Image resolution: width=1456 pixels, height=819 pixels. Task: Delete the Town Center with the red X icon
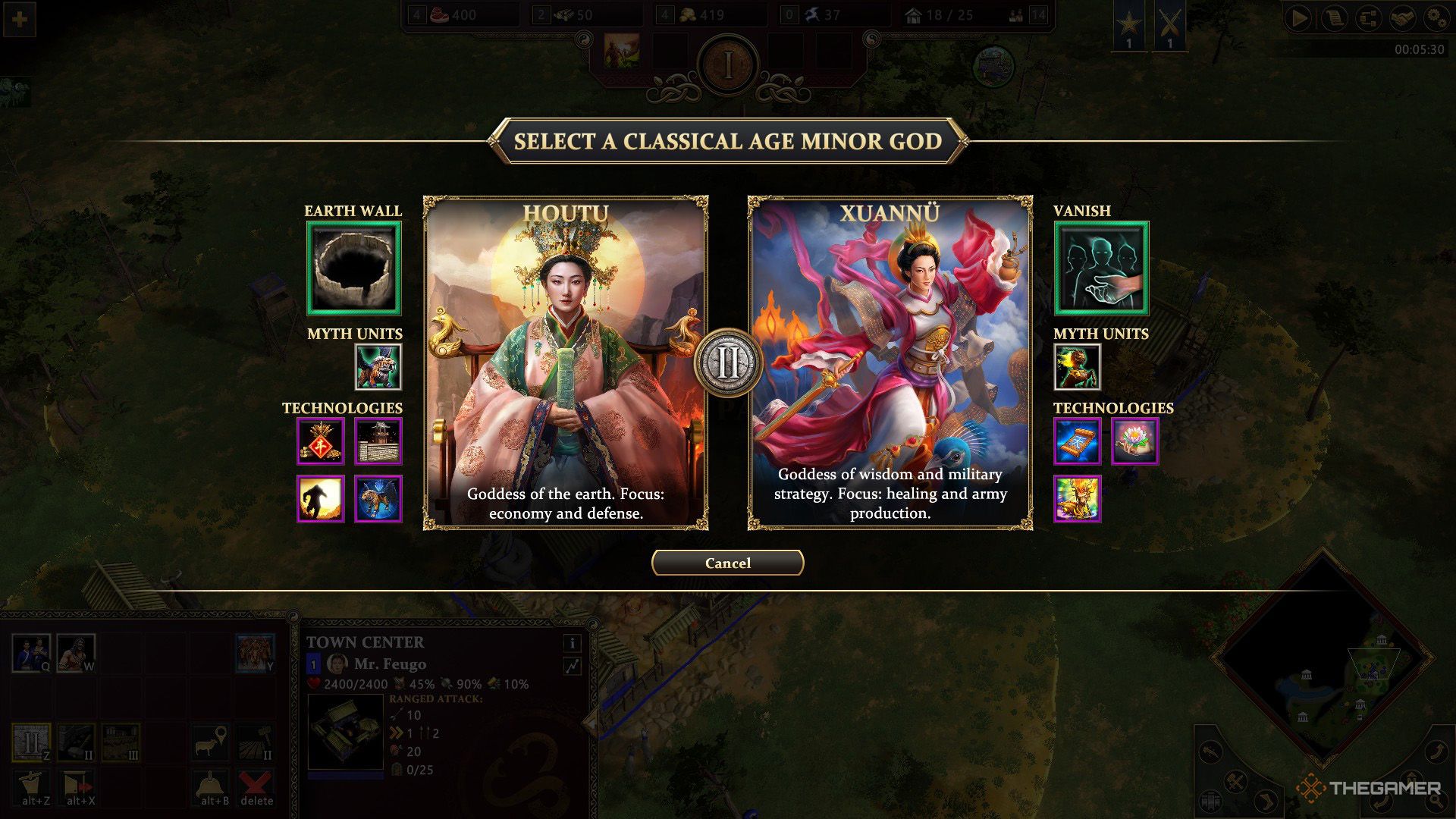257,786
